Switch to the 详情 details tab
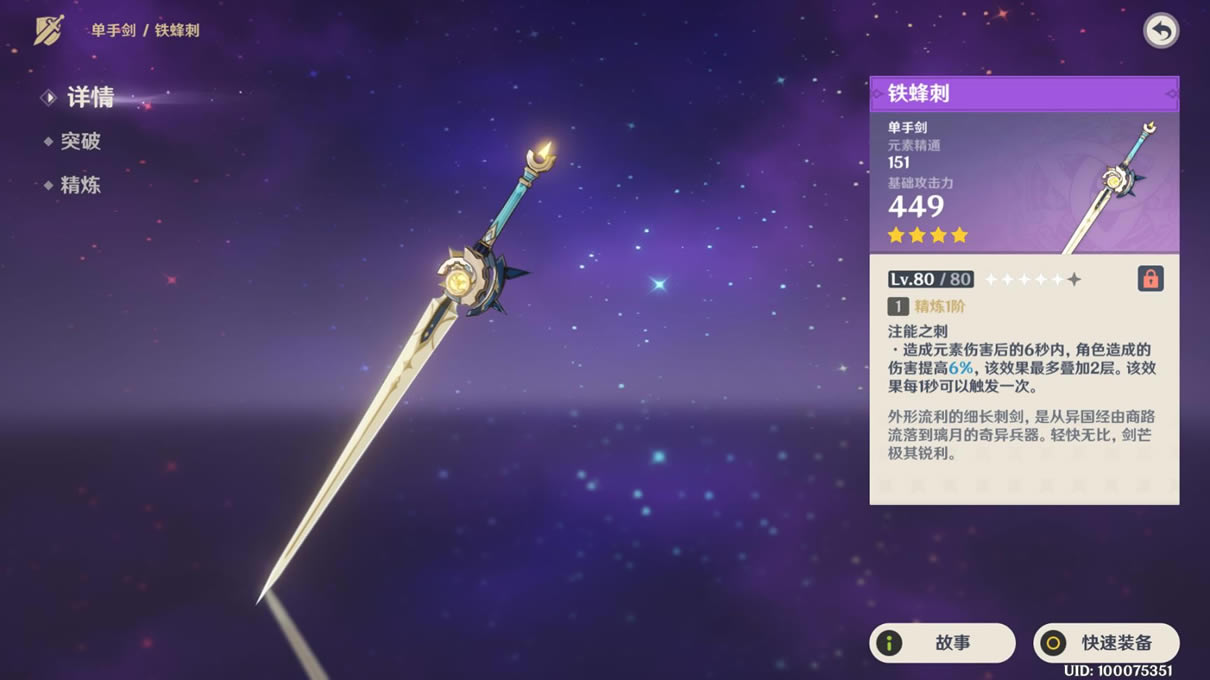Viewport: 1210px width, 680px height. pyautogui.click(x=89, y=97)
